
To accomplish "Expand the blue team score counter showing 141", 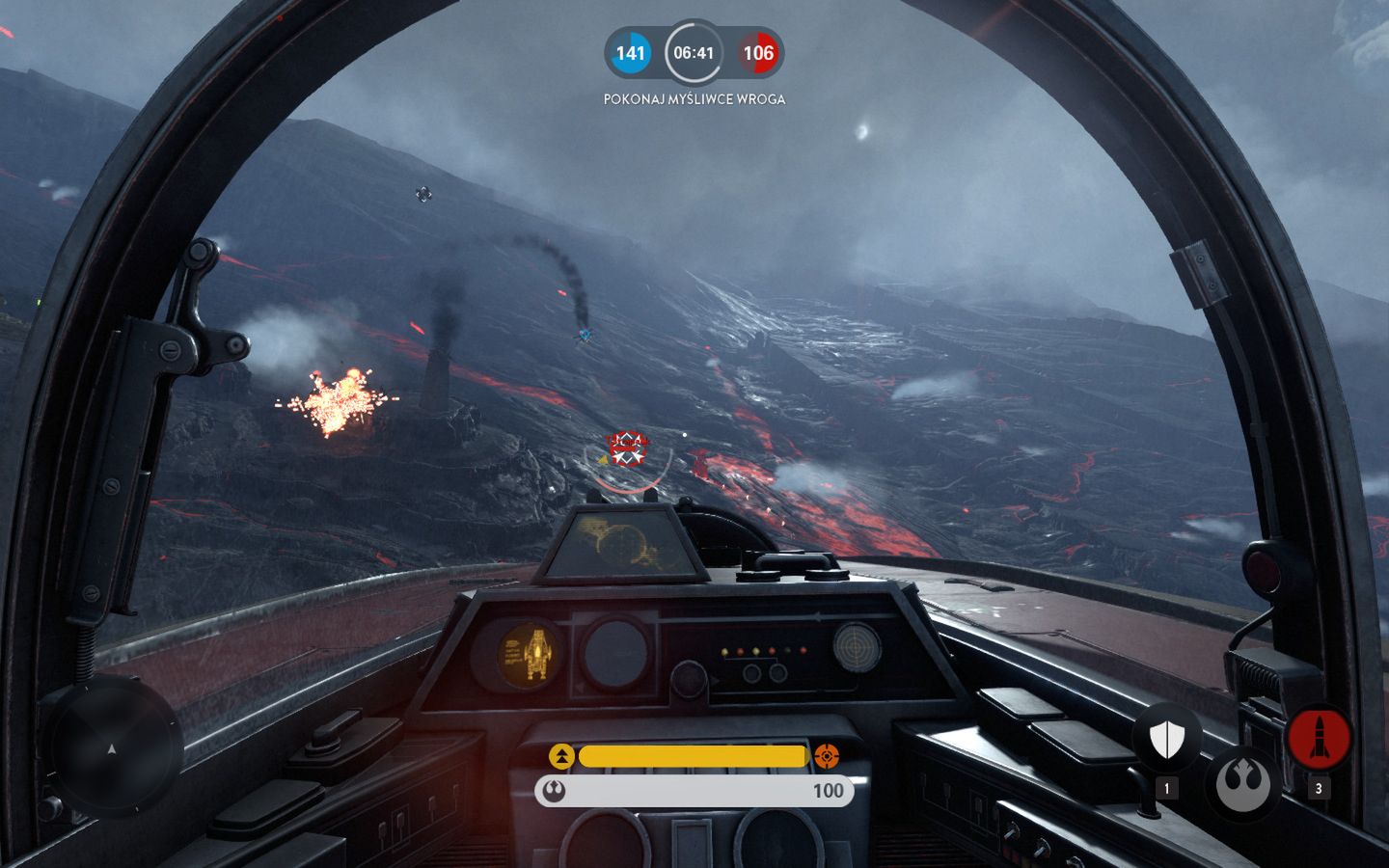I will [629, 53].
